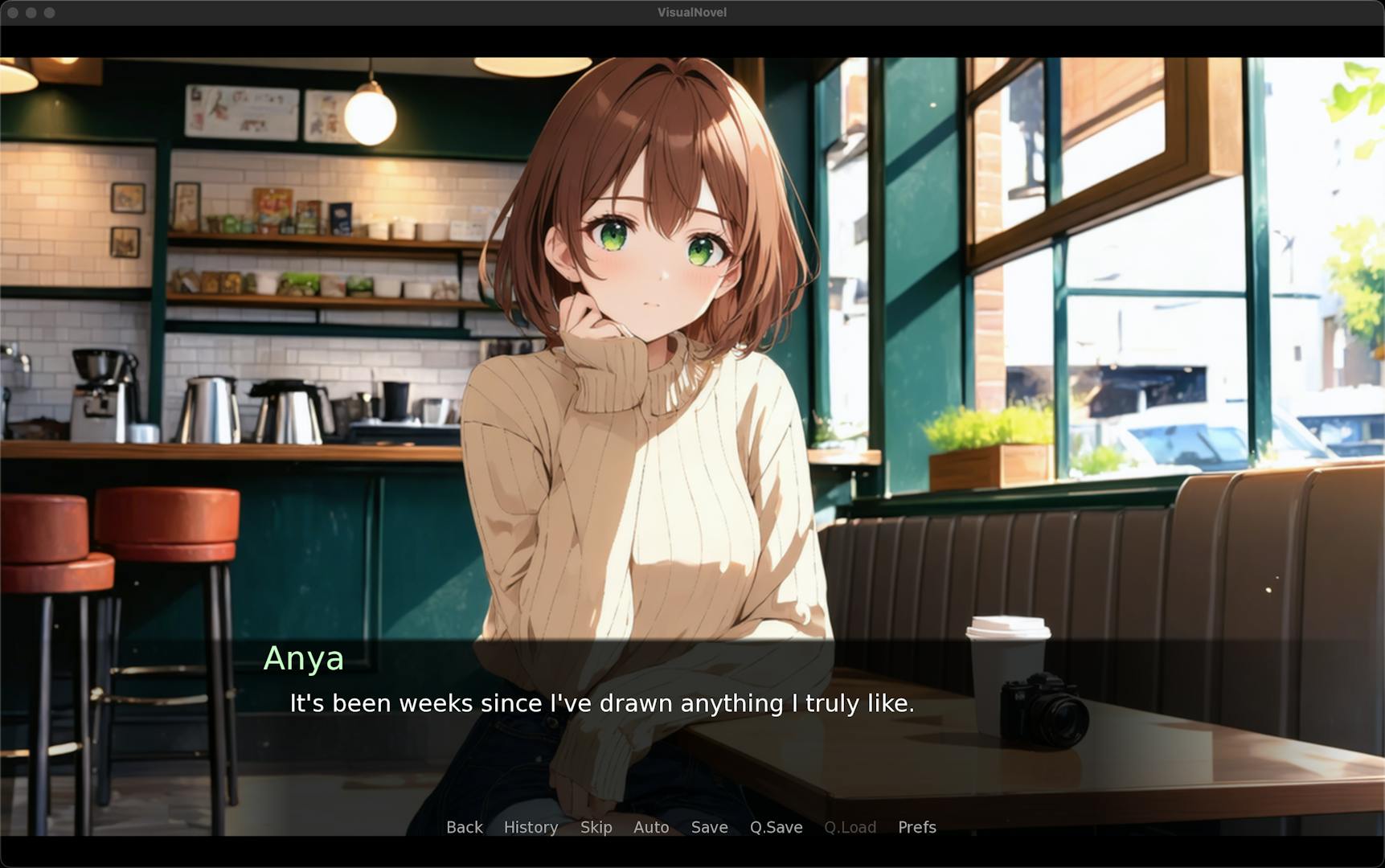Image resolution: width=1385 pixels, height=868 pixels.
Task: Close the VisualNovel window
Action: (13, 13)
